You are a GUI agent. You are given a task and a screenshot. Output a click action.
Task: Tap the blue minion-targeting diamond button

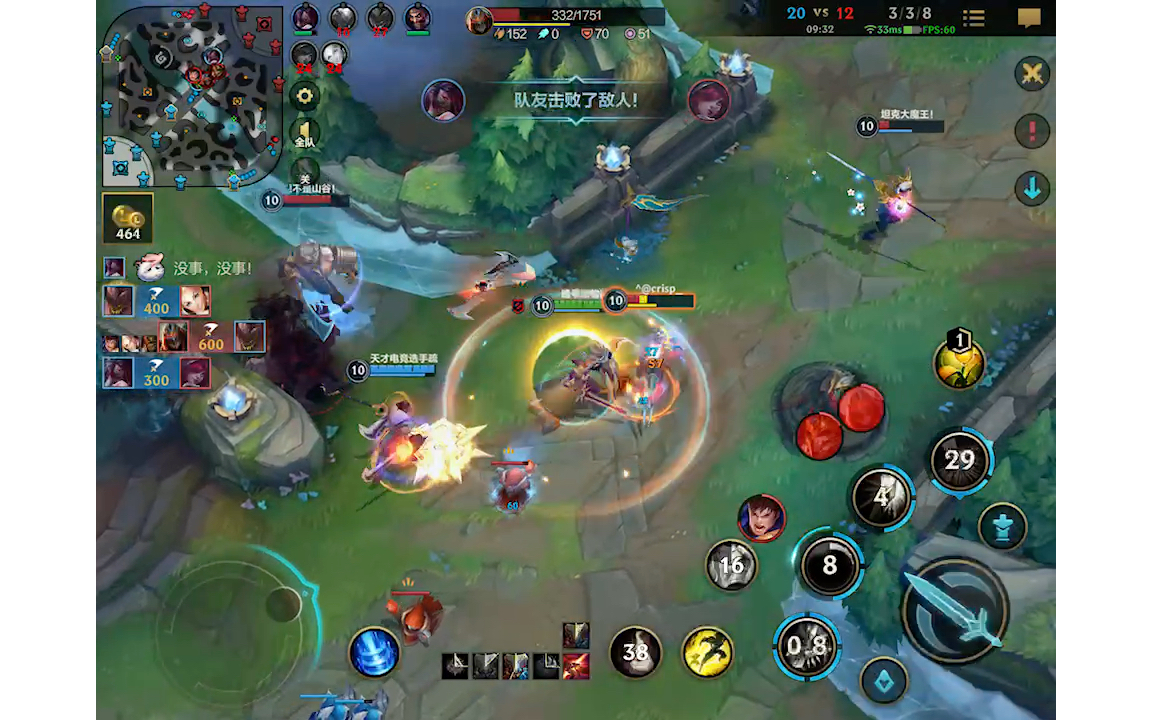pyautogui.click(x=884, y=680)
